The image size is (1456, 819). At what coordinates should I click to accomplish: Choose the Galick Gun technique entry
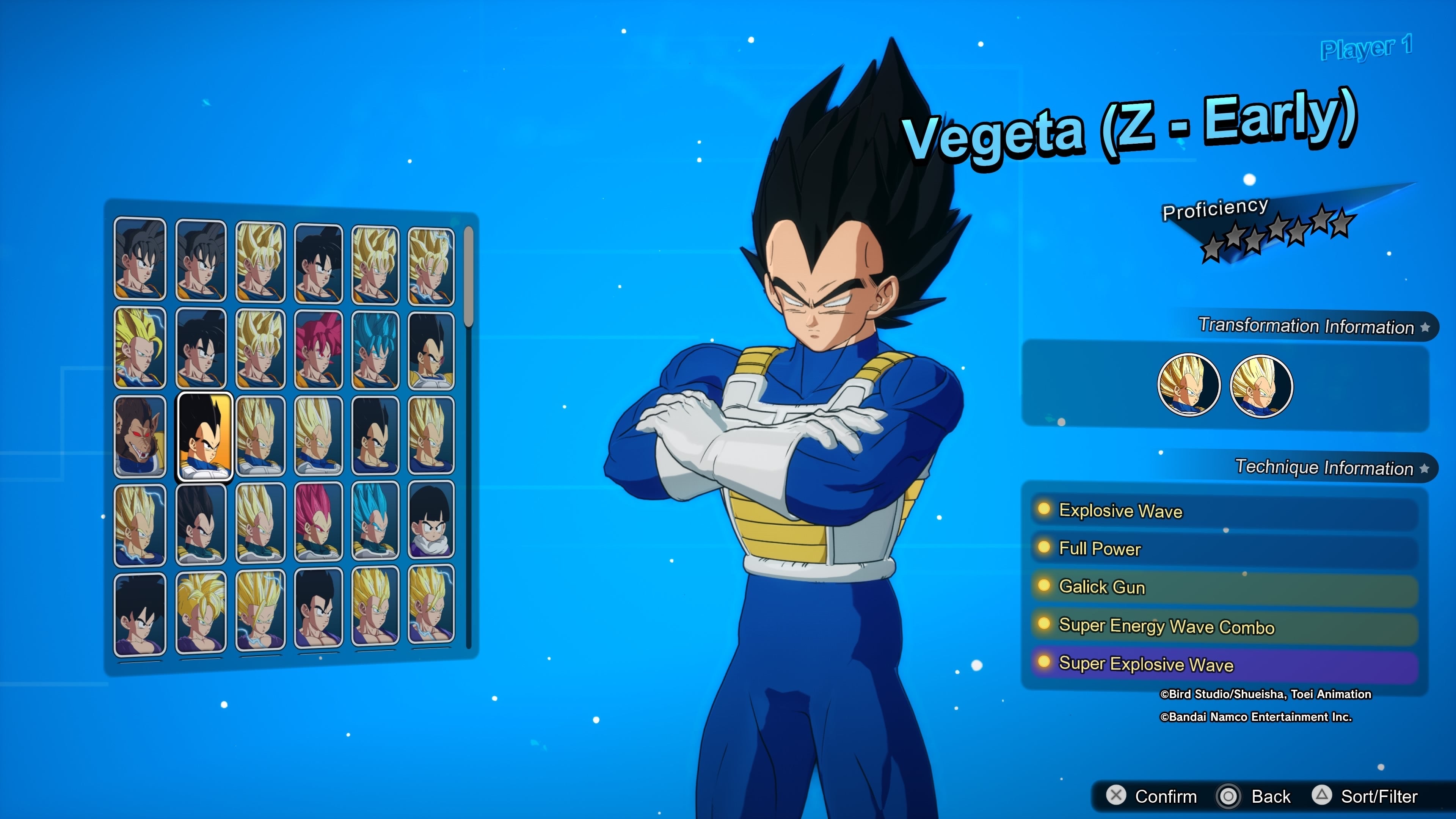tap(1224, 587)
